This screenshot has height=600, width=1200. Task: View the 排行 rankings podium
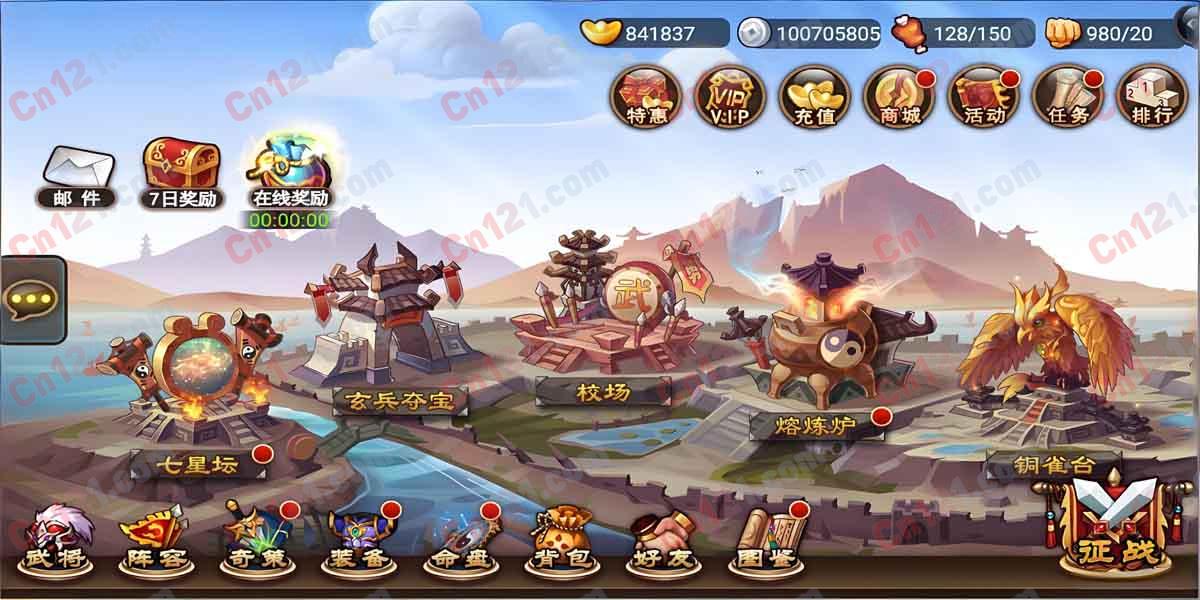coord(1150,97)
